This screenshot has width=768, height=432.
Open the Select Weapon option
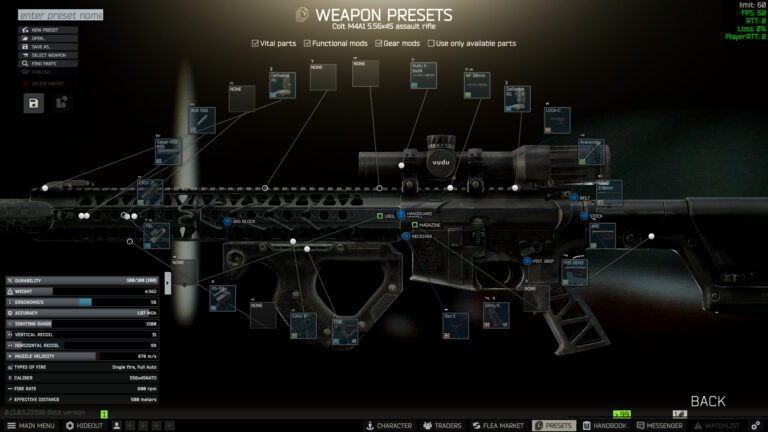pos(50,55)
